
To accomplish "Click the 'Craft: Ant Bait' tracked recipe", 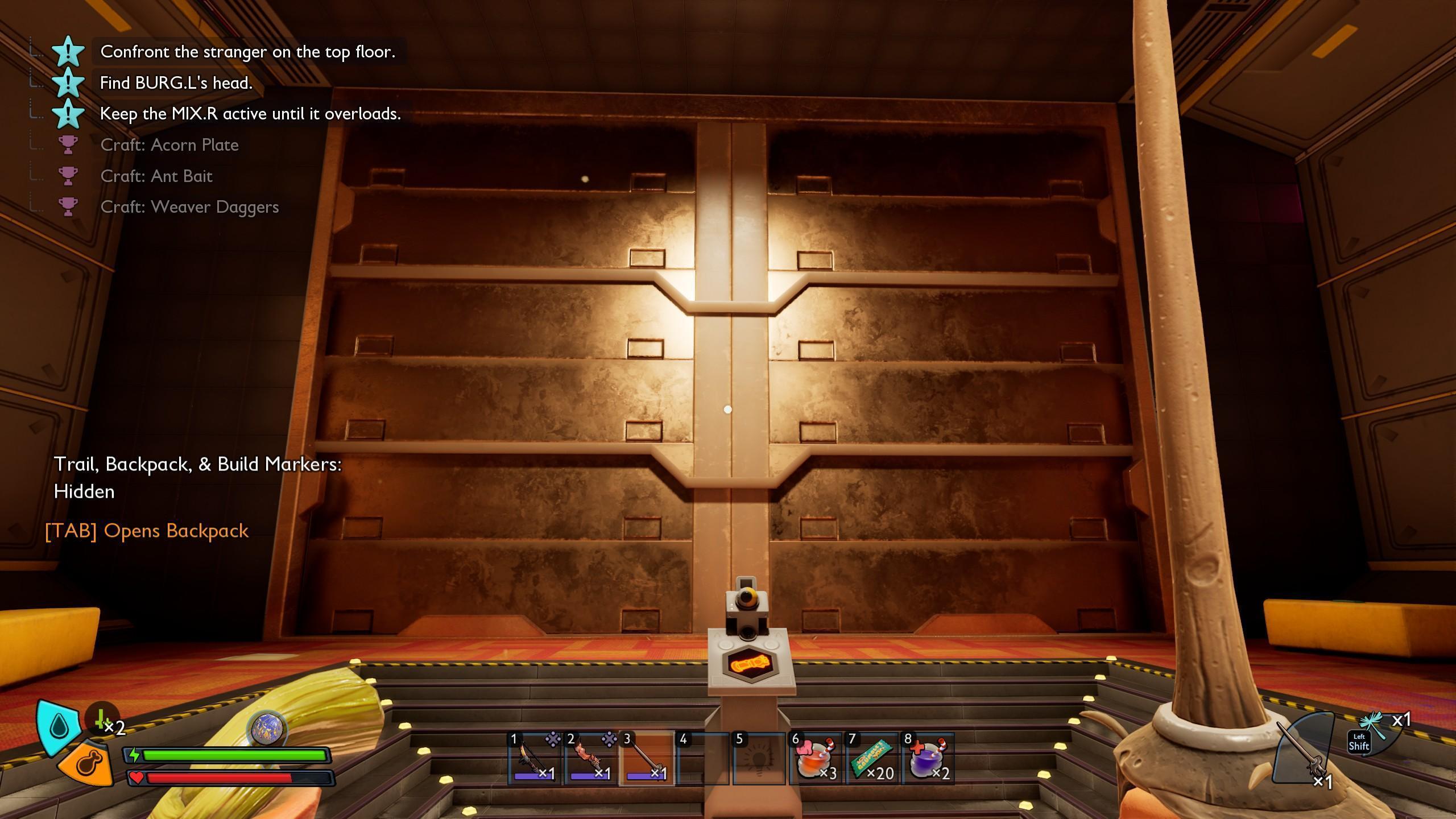I will (156, 176).
